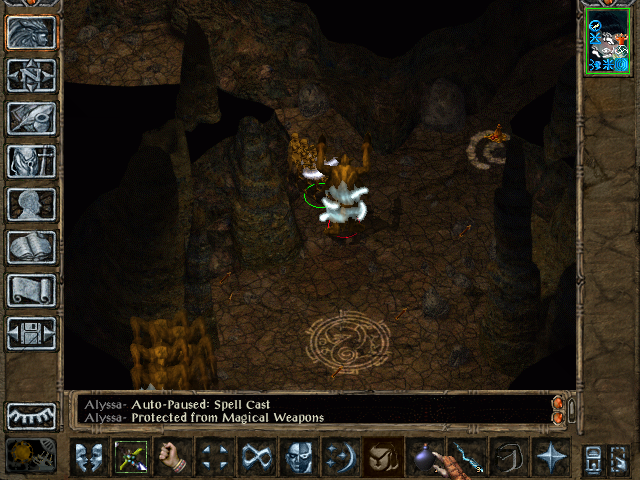Choose the fist attack slot
The height and width of the screenshot is (480, 640).
click(x=173, y=457)
